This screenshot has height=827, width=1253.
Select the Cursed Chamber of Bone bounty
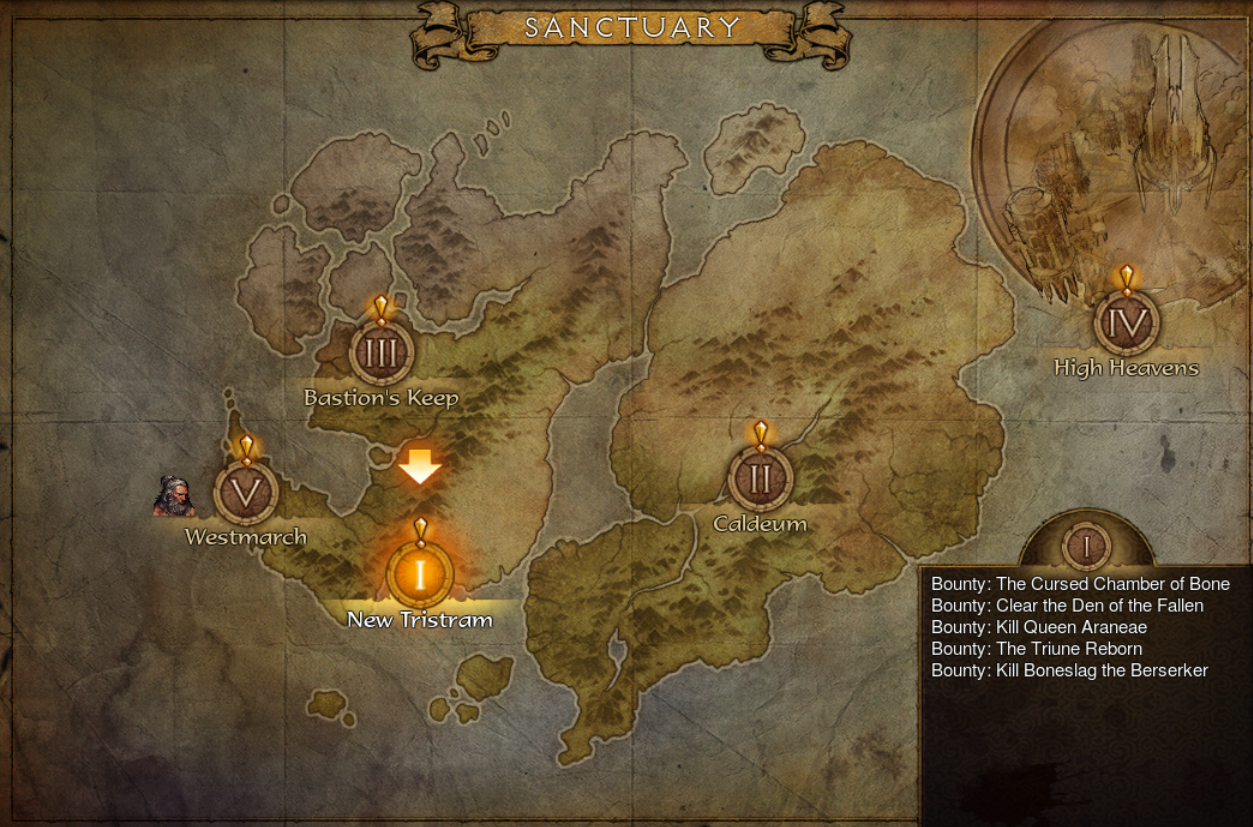[x=1080, y=584]
